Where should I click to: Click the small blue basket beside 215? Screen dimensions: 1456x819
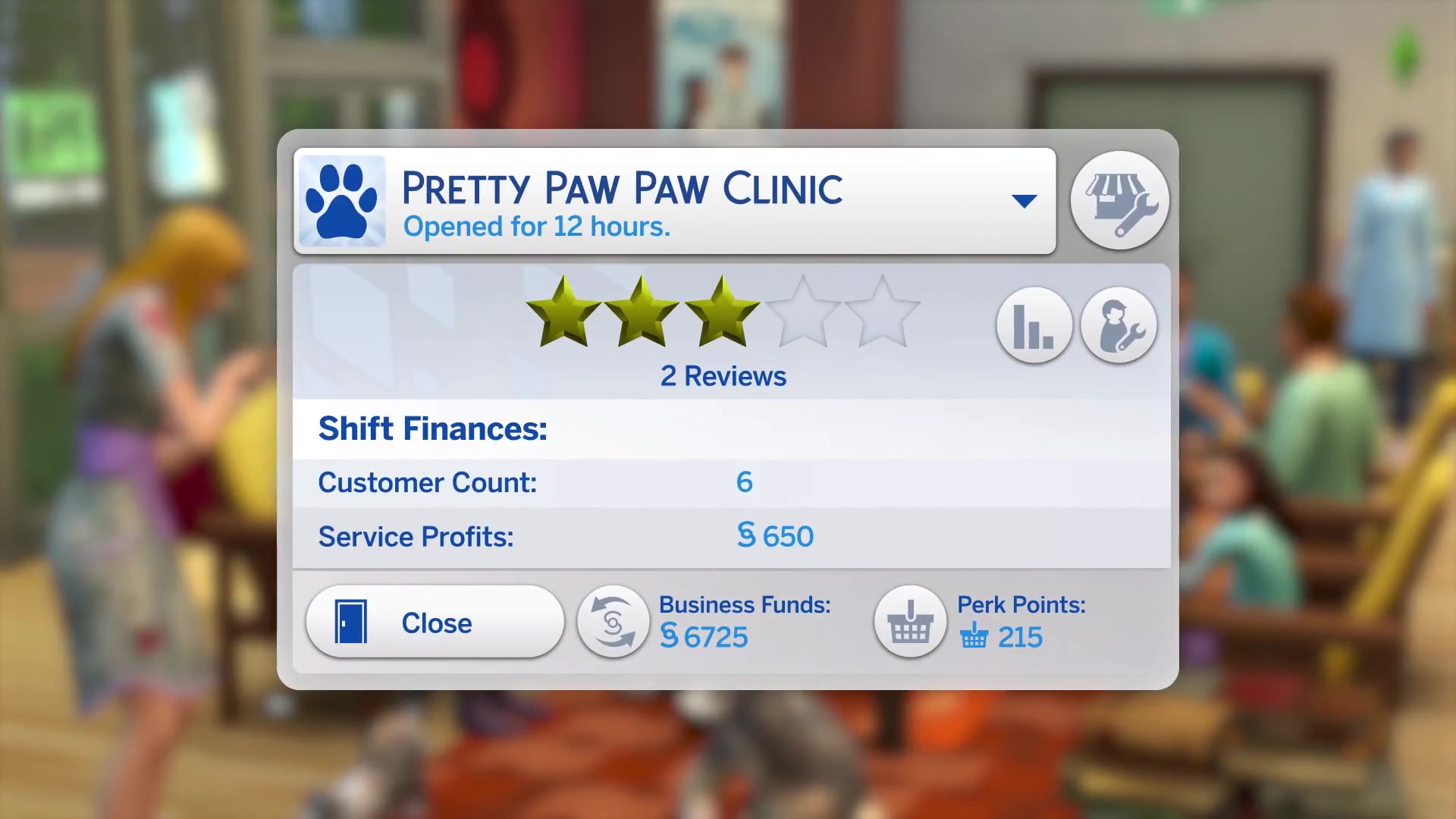point(974,638)
